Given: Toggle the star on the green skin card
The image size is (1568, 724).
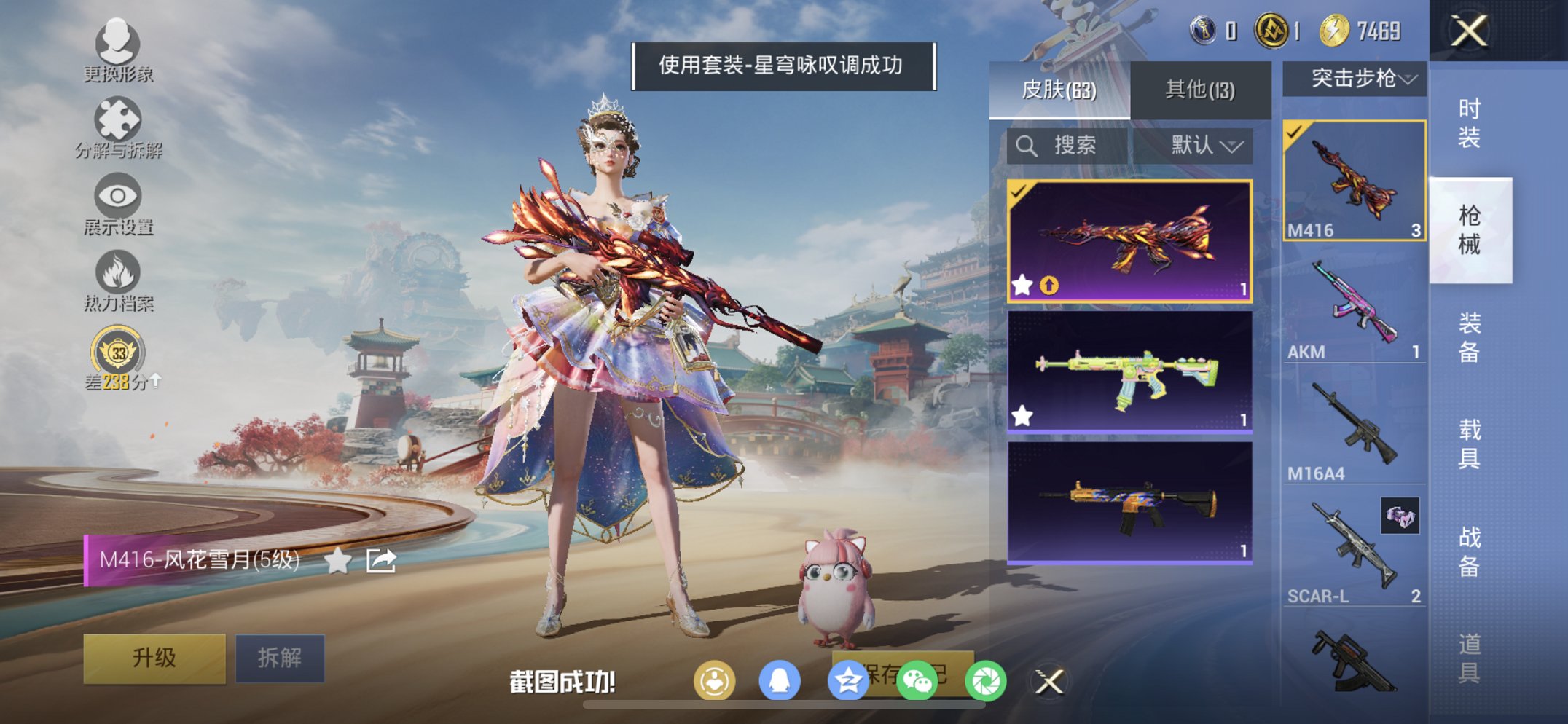Looking at the screenshot, I should (1022, 415).
